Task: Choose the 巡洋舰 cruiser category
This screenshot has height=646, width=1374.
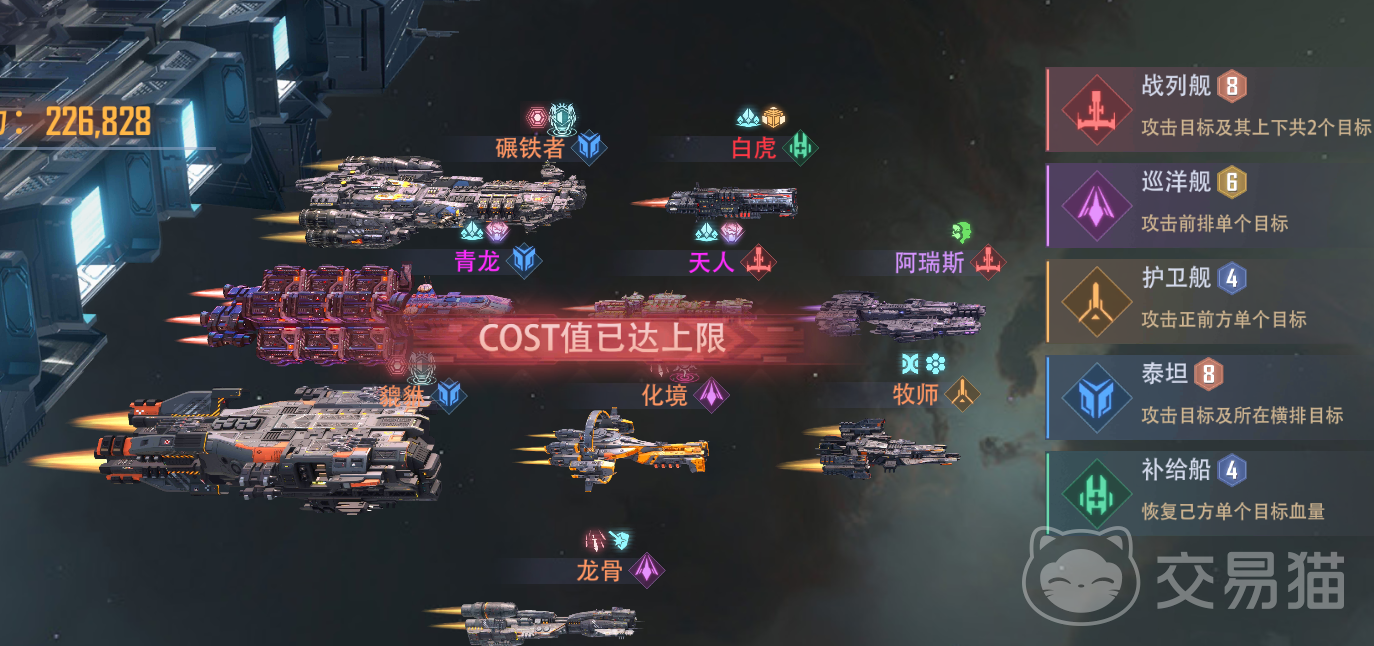Action: pos(1208,205)
